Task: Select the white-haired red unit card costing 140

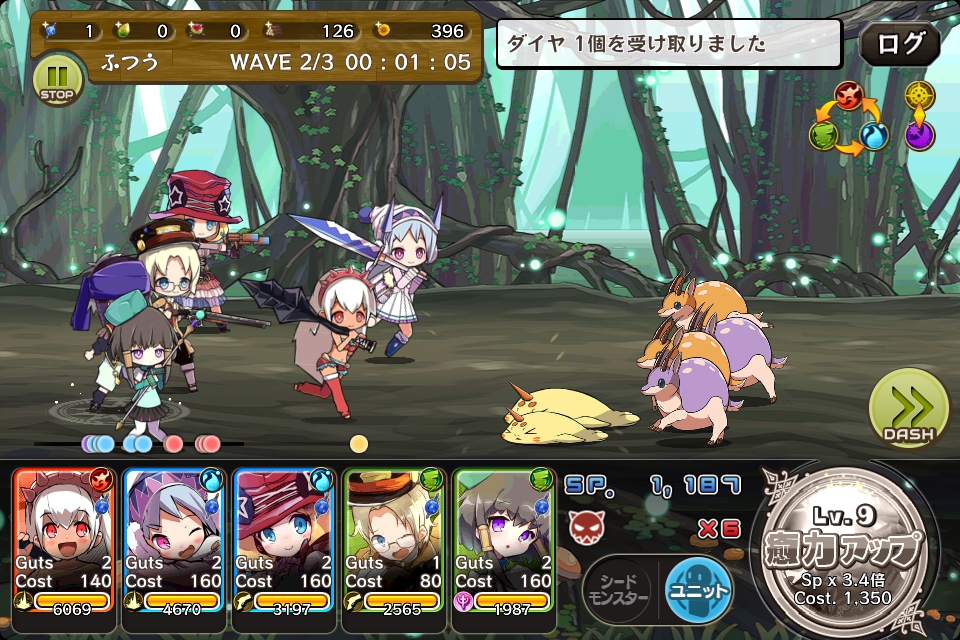Action: point(64,539)
